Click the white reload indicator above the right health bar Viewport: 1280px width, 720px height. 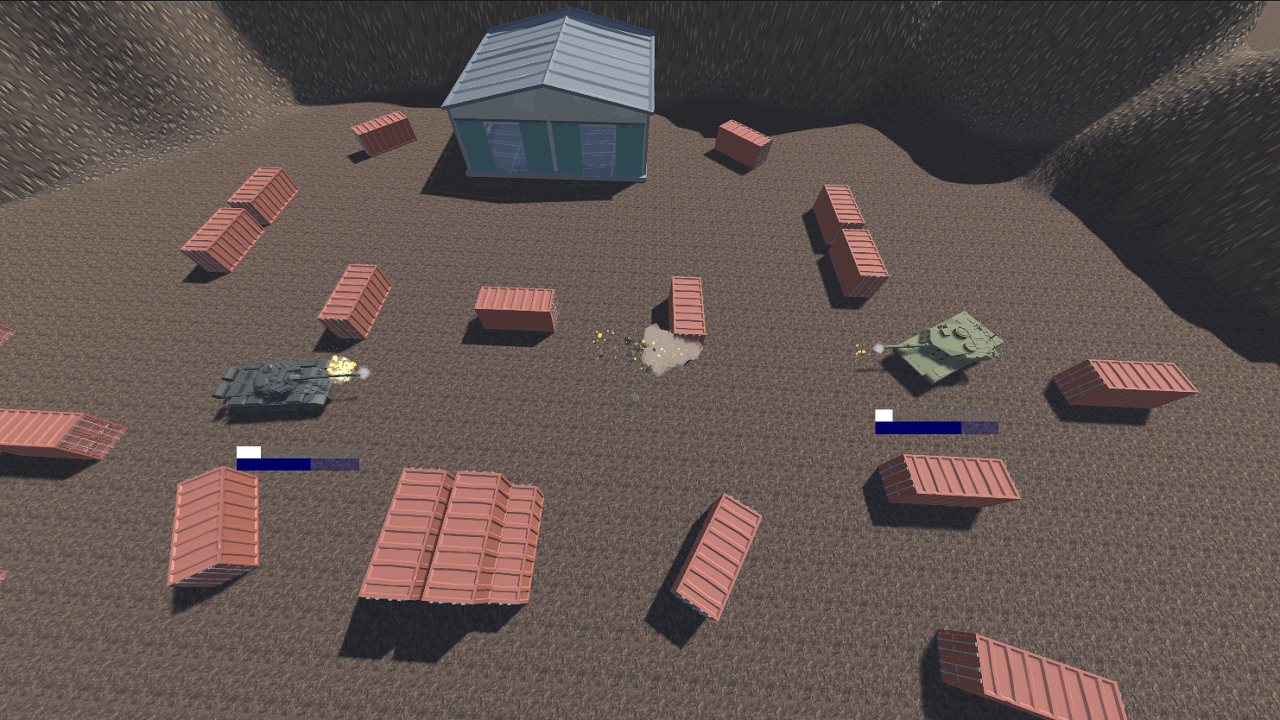(x=884, y=415)
